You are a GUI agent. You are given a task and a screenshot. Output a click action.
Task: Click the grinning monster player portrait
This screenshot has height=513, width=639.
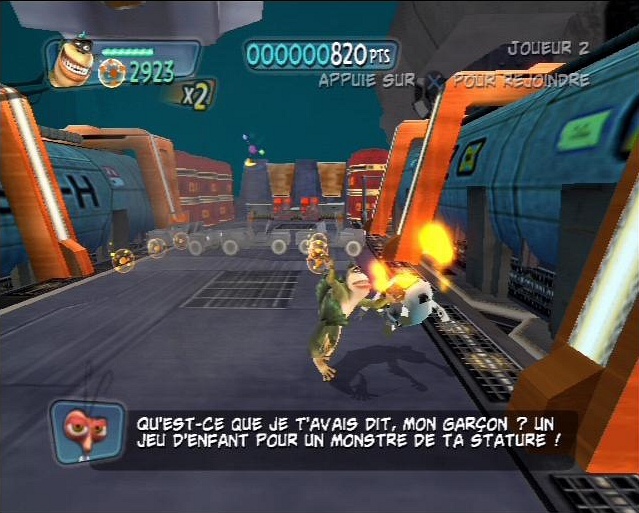point(71,62)
